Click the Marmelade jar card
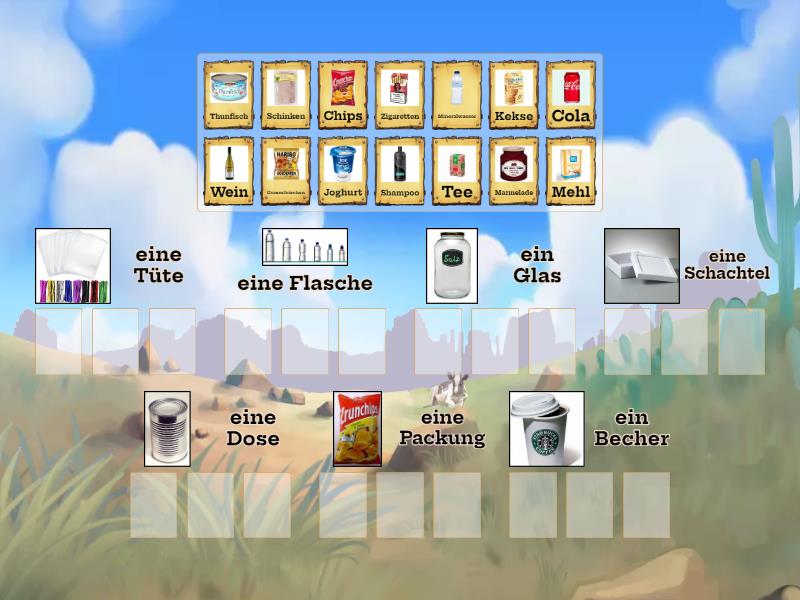This screenshot has height=600, width=800. (x=513, y=171)
